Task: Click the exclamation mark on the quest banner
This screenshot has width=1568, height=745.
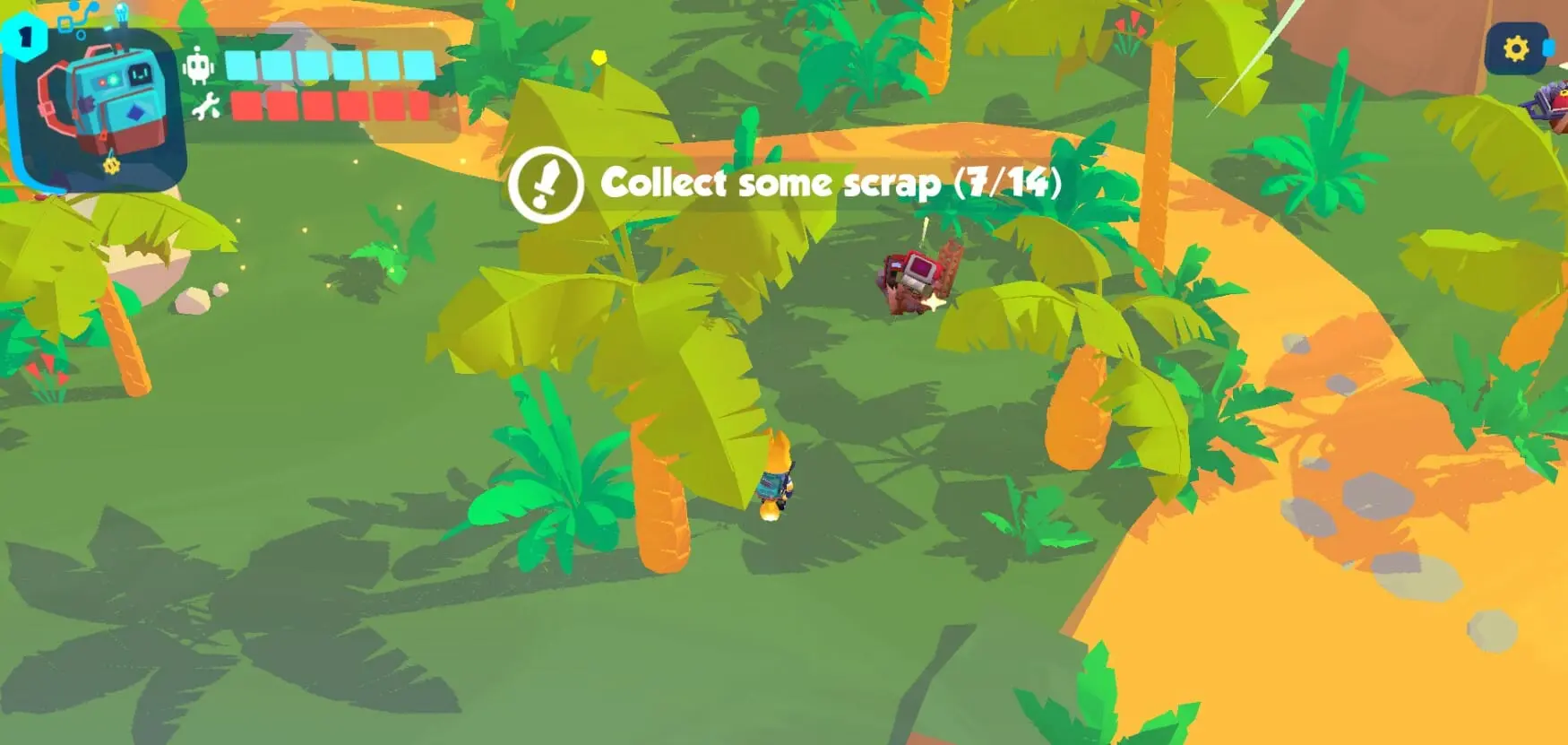Action: (x=547, y=184)
